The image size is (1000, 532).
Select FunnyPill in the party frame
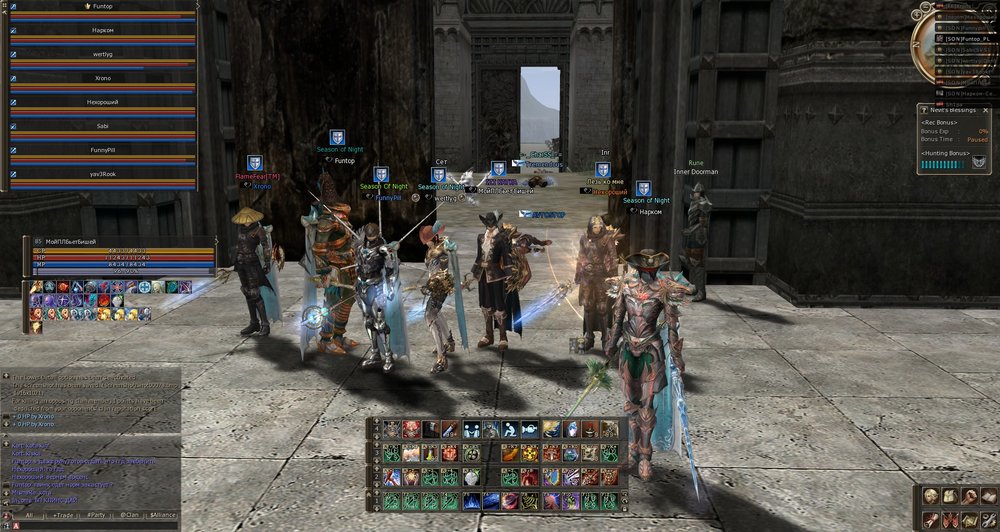coord(102,150)
